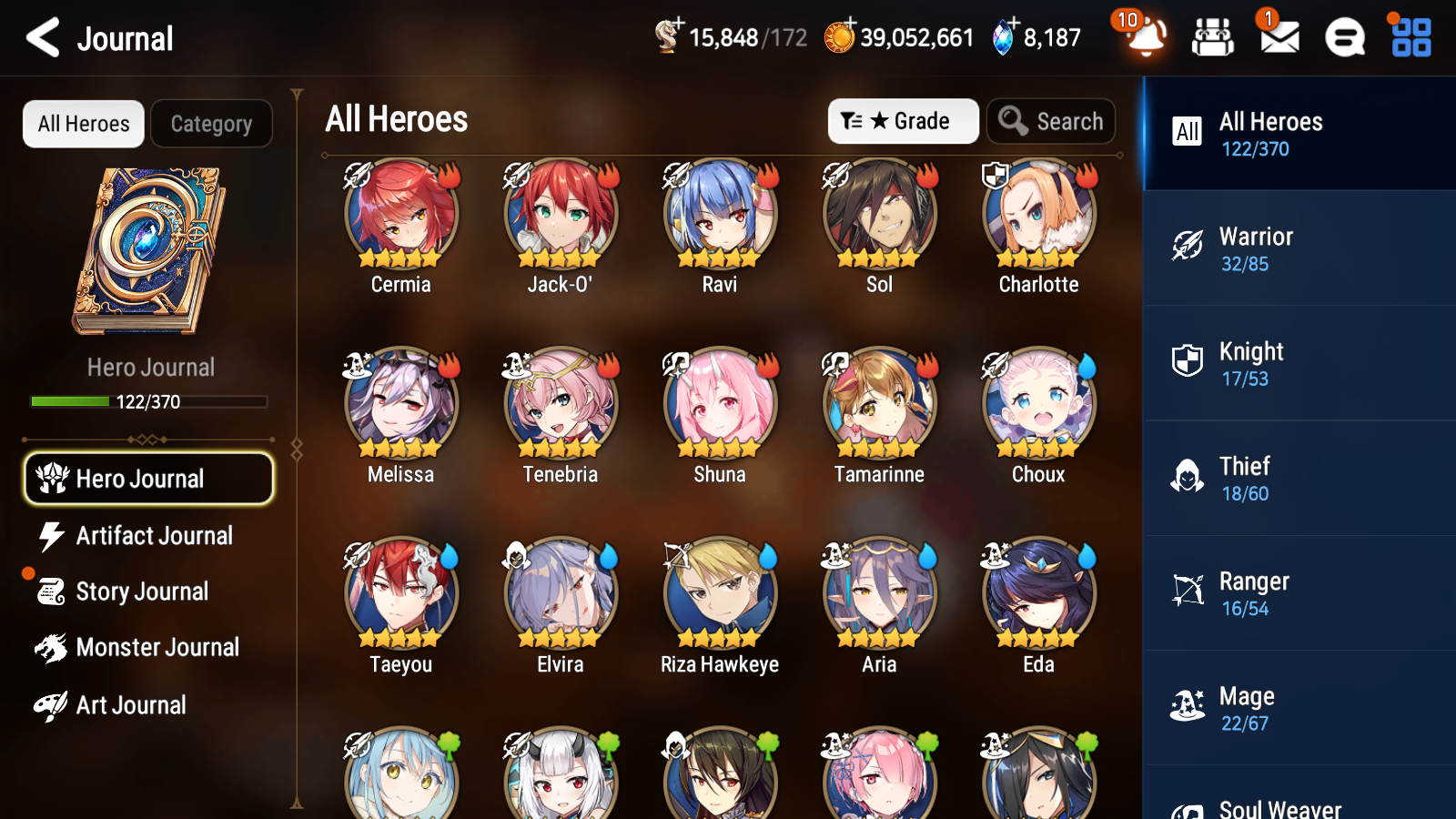Open the Search function
The width and height of the screenshot is (1456, 819).
(x=1051, y=121)
